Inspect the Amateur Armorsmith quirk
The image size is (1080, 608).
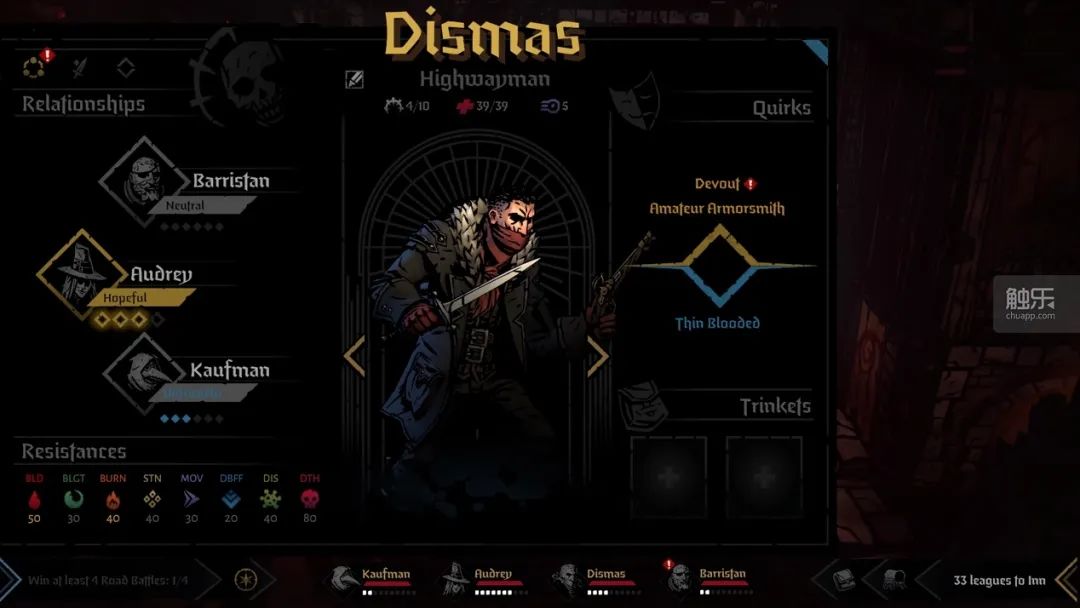click(717, 208)
